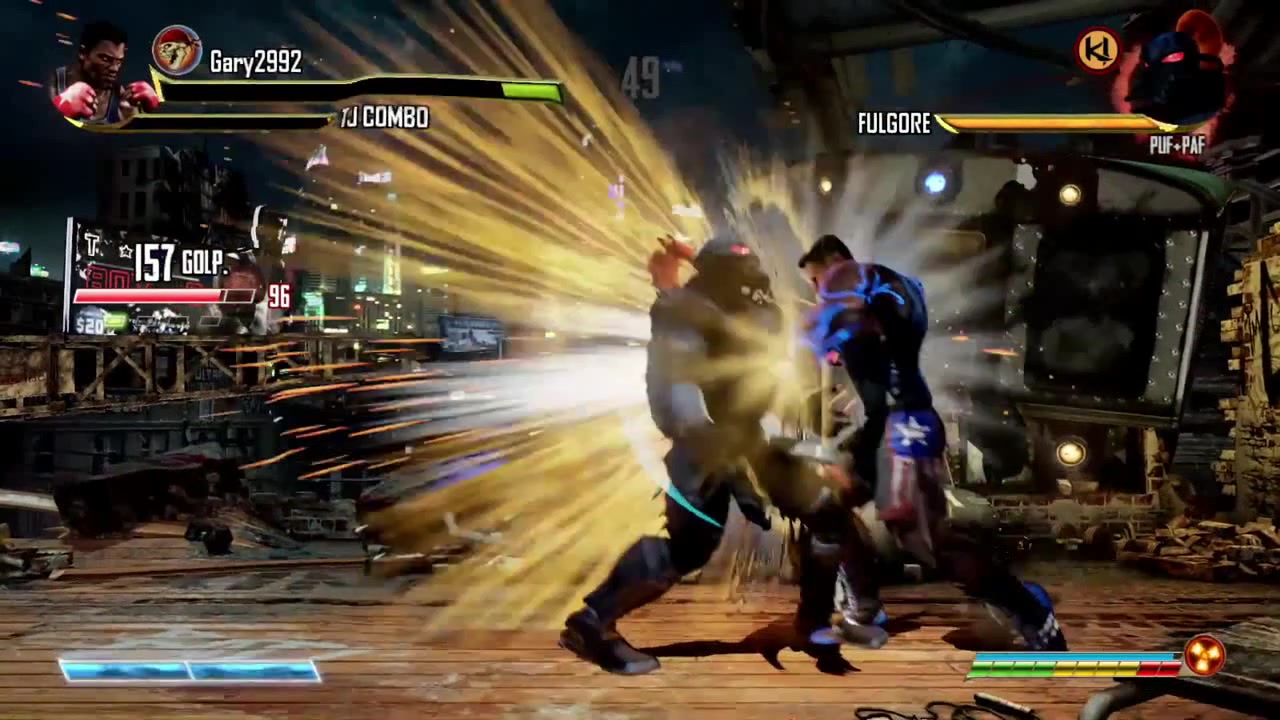The image size is (1280, 720).
Task: Click the Gary2992 player name
Action: 256,61
